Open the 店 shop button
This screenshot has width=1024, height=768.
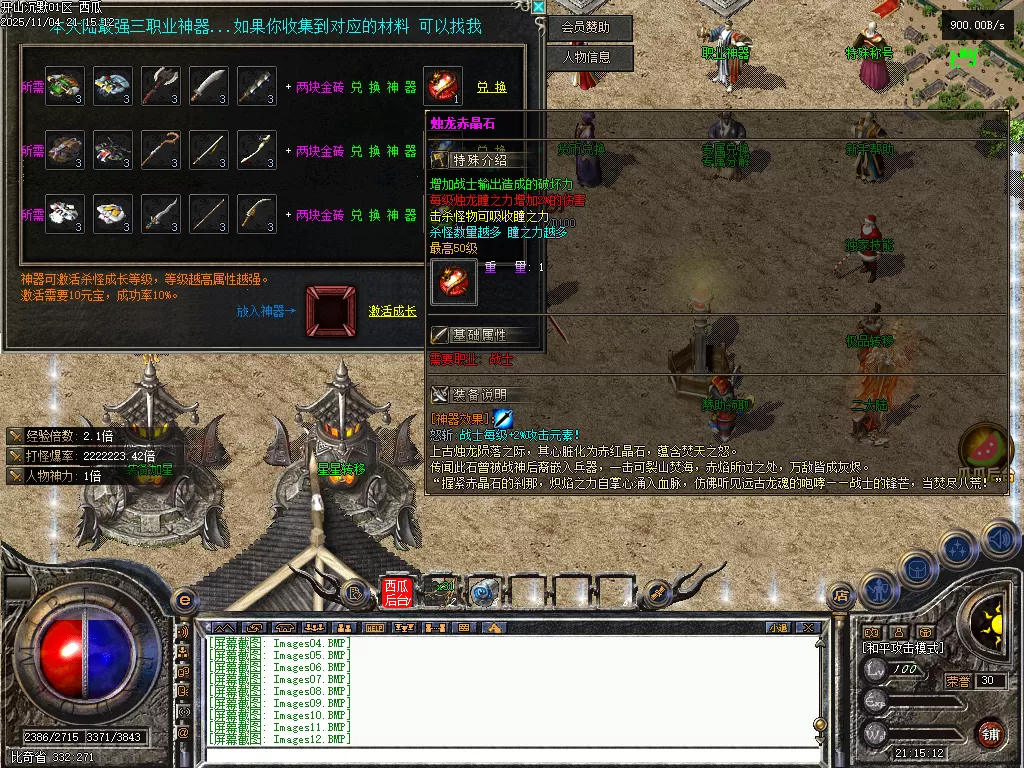[x=841, y=595]
